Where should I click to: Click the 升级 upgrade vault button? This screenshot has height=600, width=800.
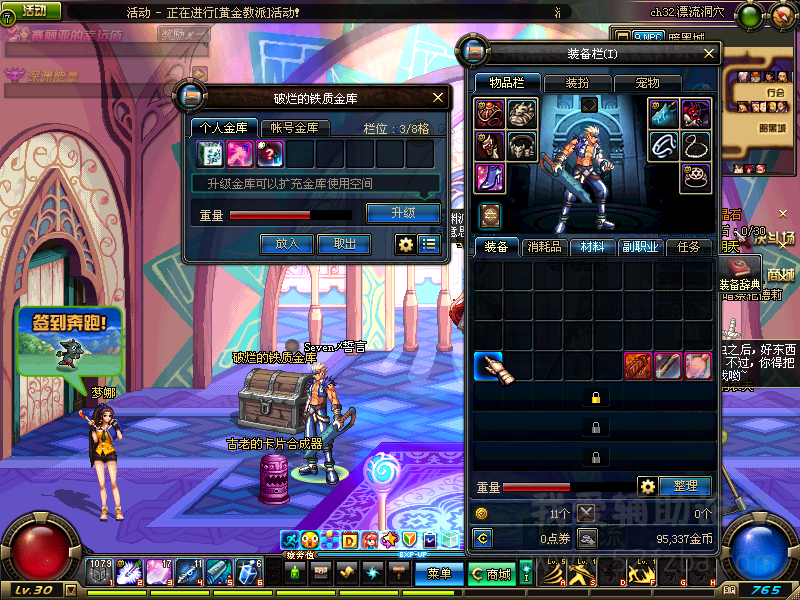click(403, 213)
